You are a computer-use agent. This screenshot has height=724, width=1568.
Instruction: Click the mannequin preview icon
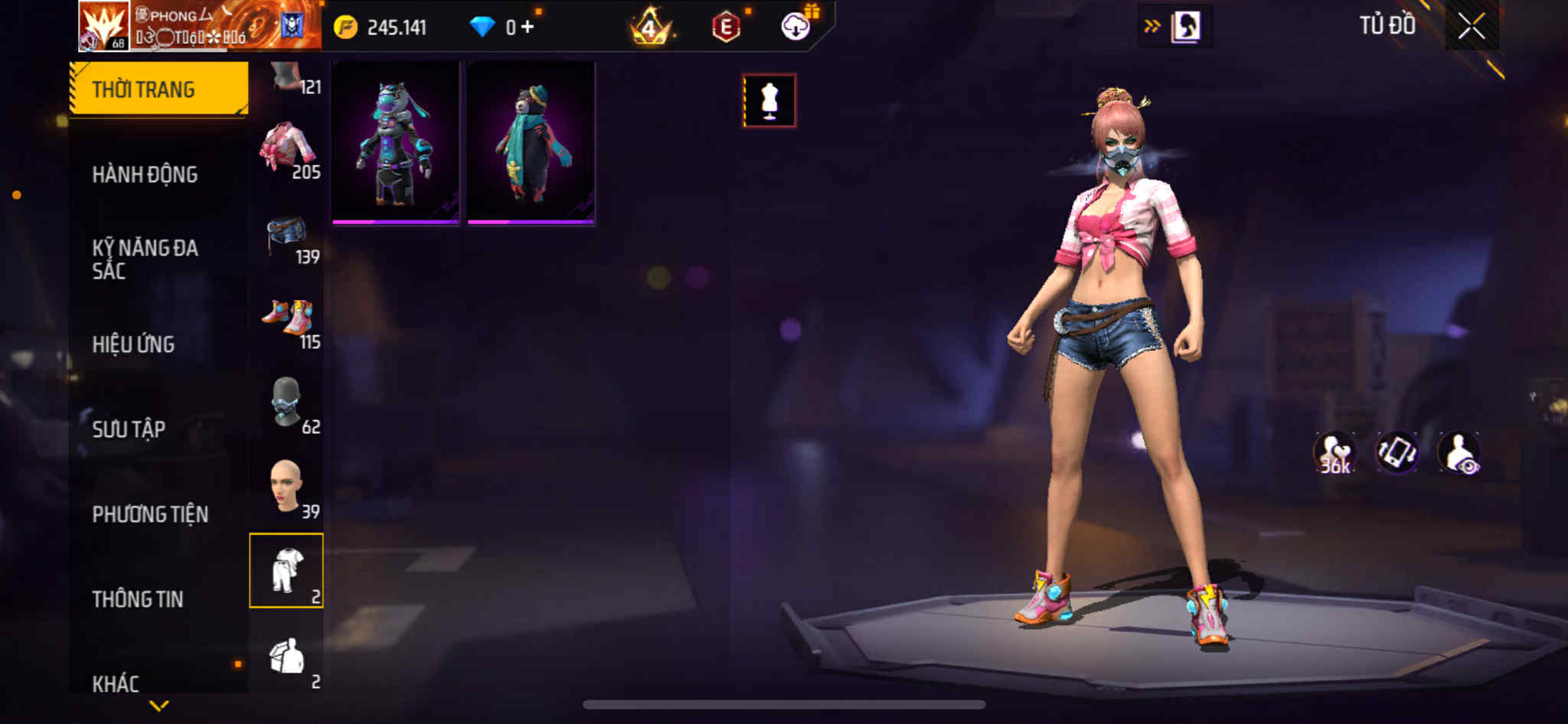pos(769,100)
